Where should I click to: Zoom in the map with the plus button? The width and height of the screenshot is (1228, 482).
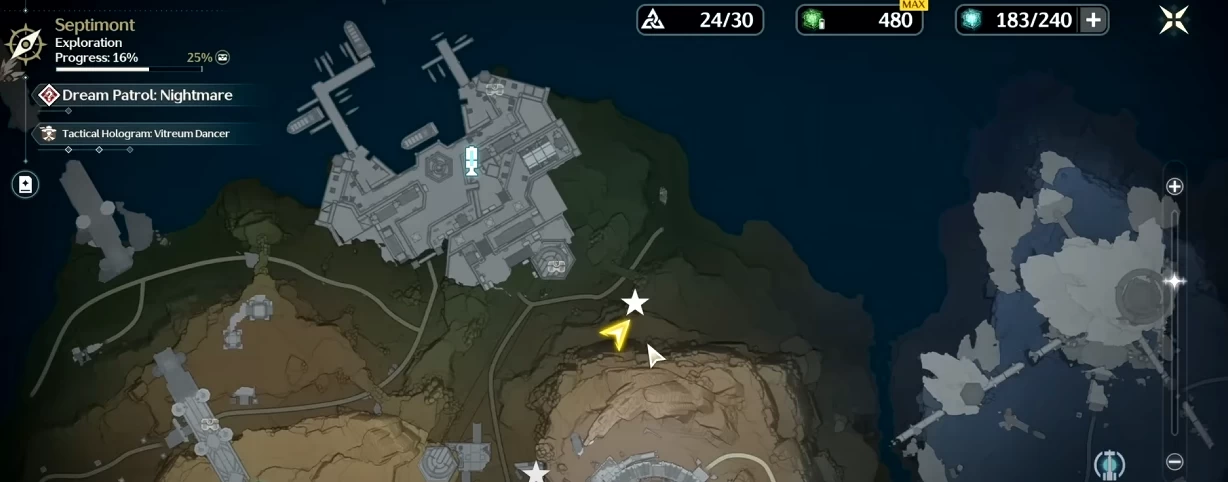coord(1175,186)
